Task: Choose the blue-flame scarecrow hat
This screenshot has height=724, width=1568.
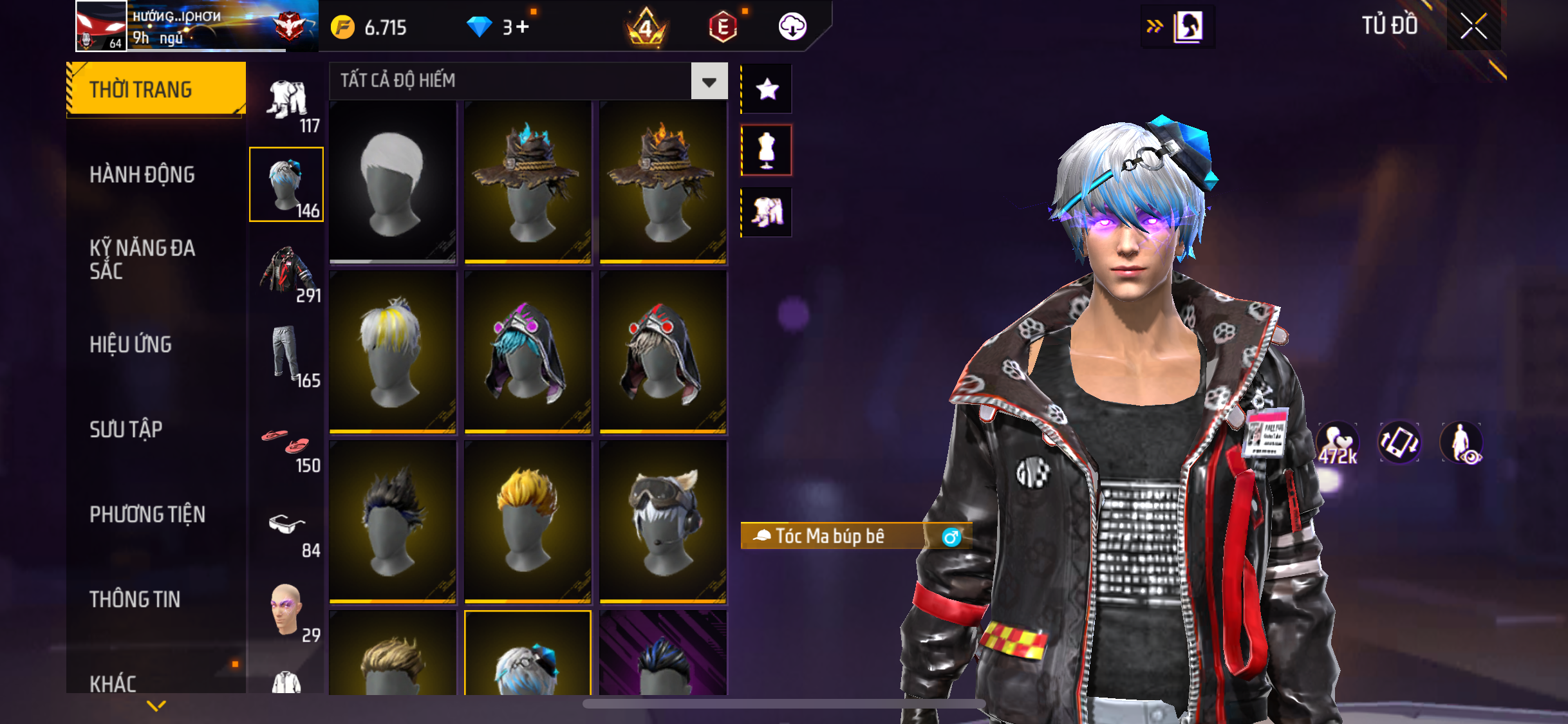Action: click(528, 181)
